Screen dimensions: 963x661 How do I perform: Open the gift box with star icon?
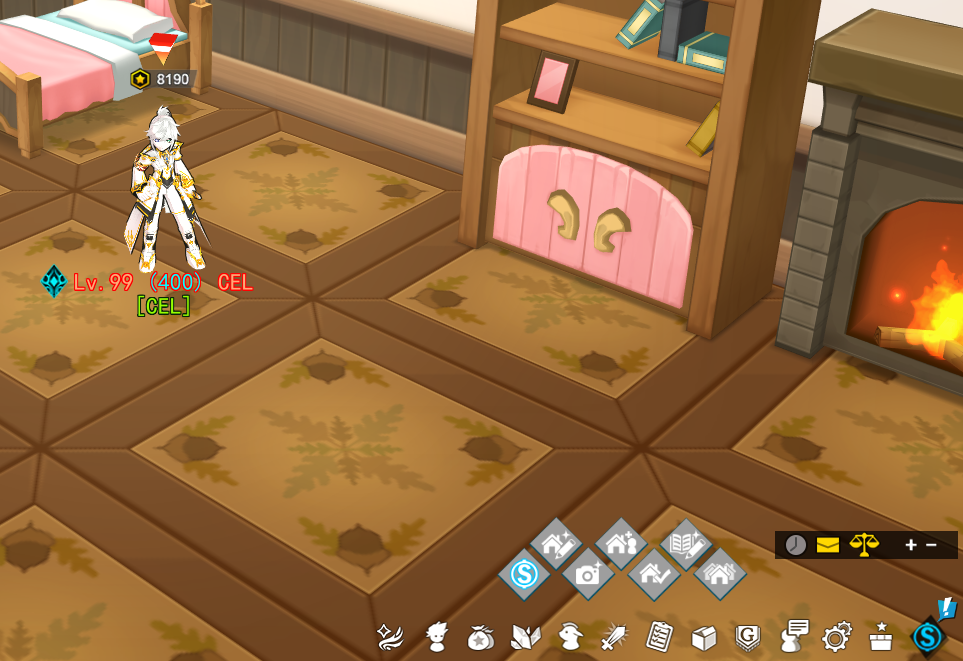click(x=881, y=636)
